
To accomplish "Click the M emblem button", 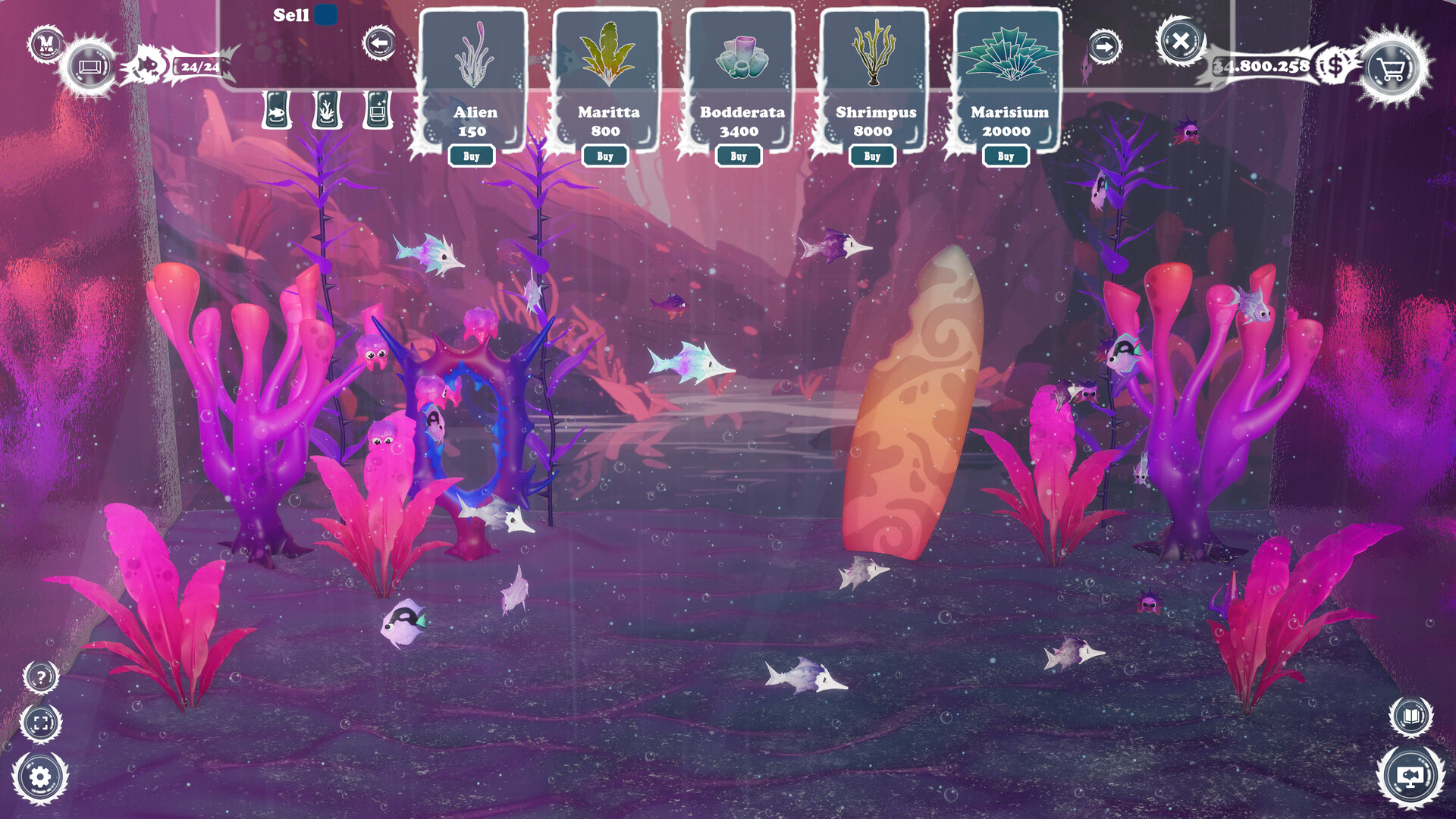I will [45, 42].
